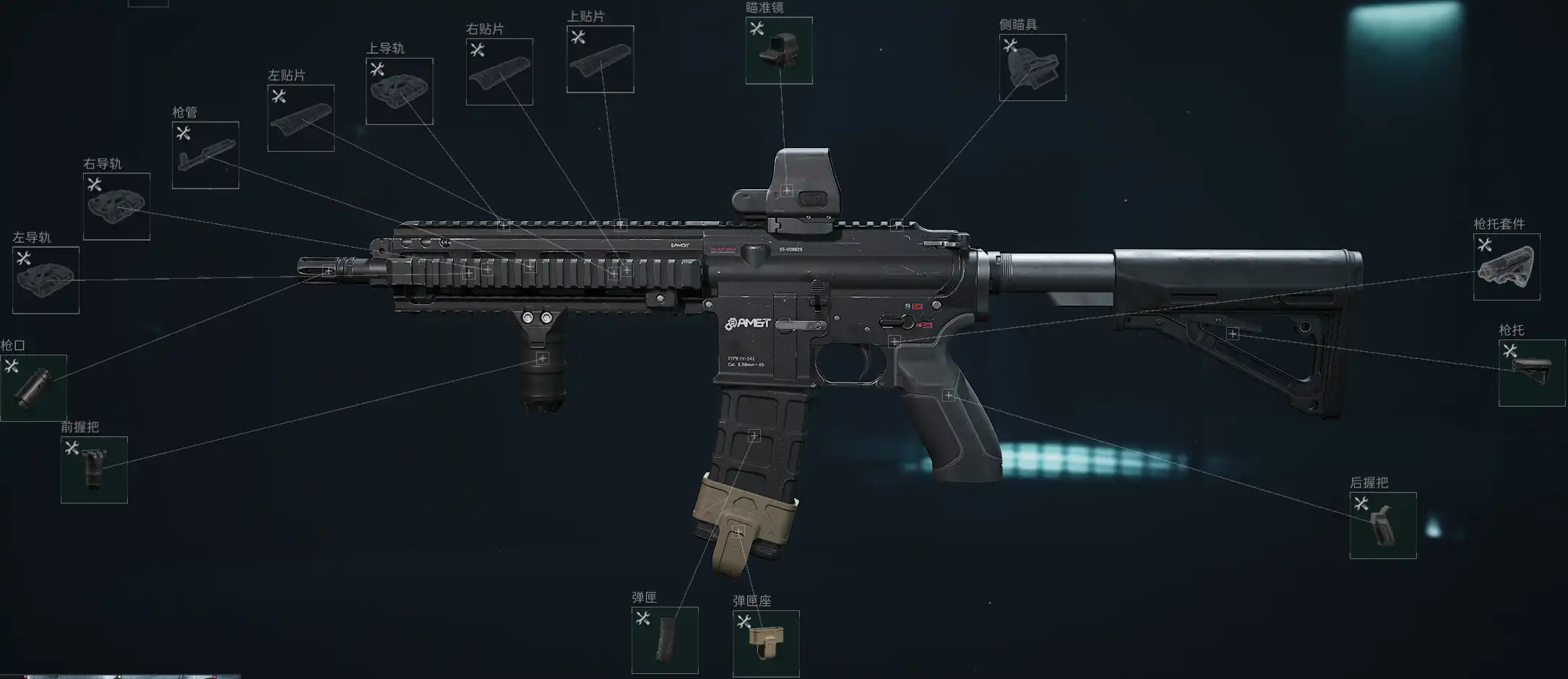Select the 上导轨 top rail slot
This screenshot has height=679, width=1568.
(400, 91)
